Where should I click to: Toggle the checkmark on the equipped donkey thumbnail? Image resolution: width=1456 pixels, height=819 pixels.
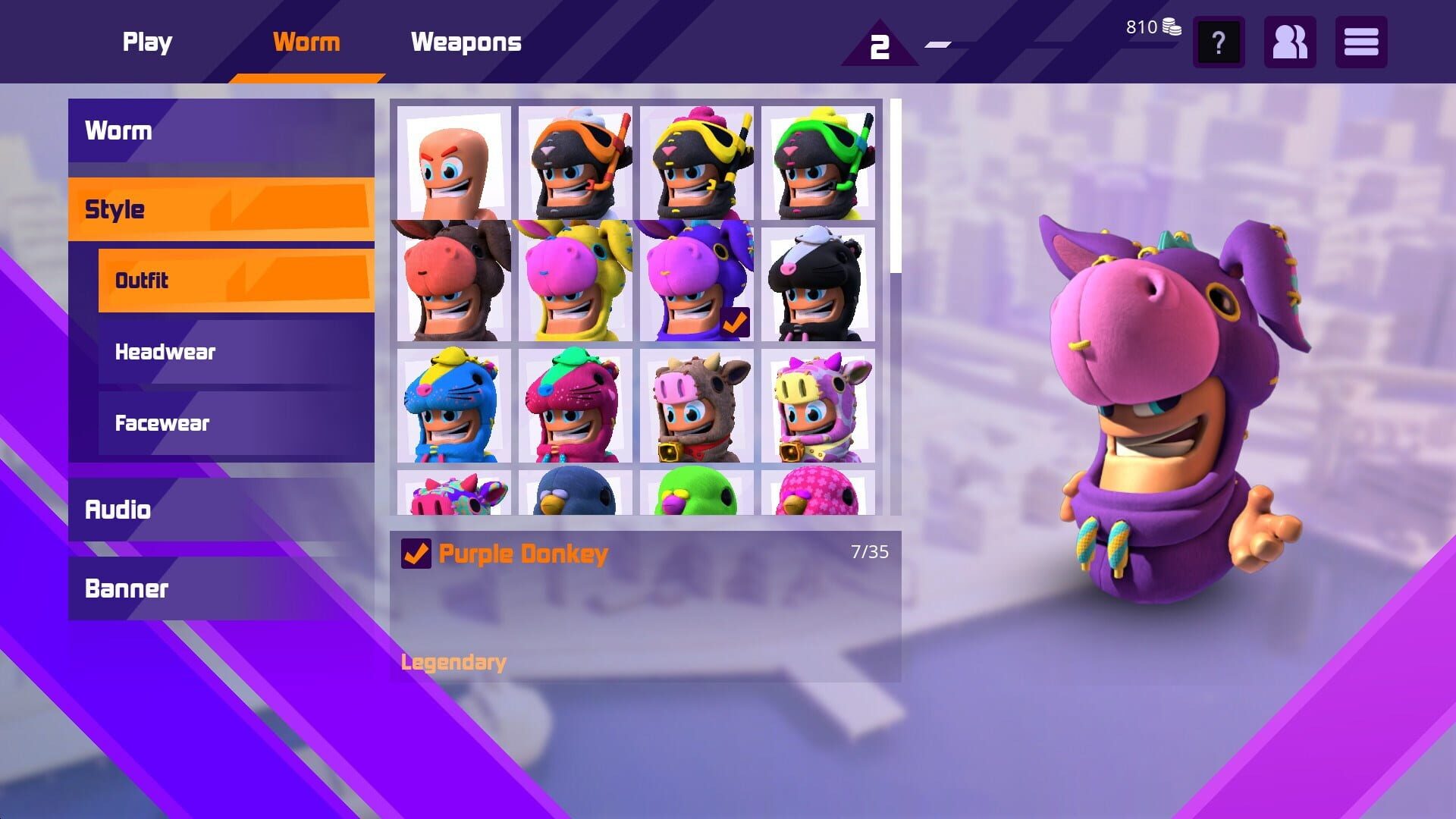click(x=731, y=322)
